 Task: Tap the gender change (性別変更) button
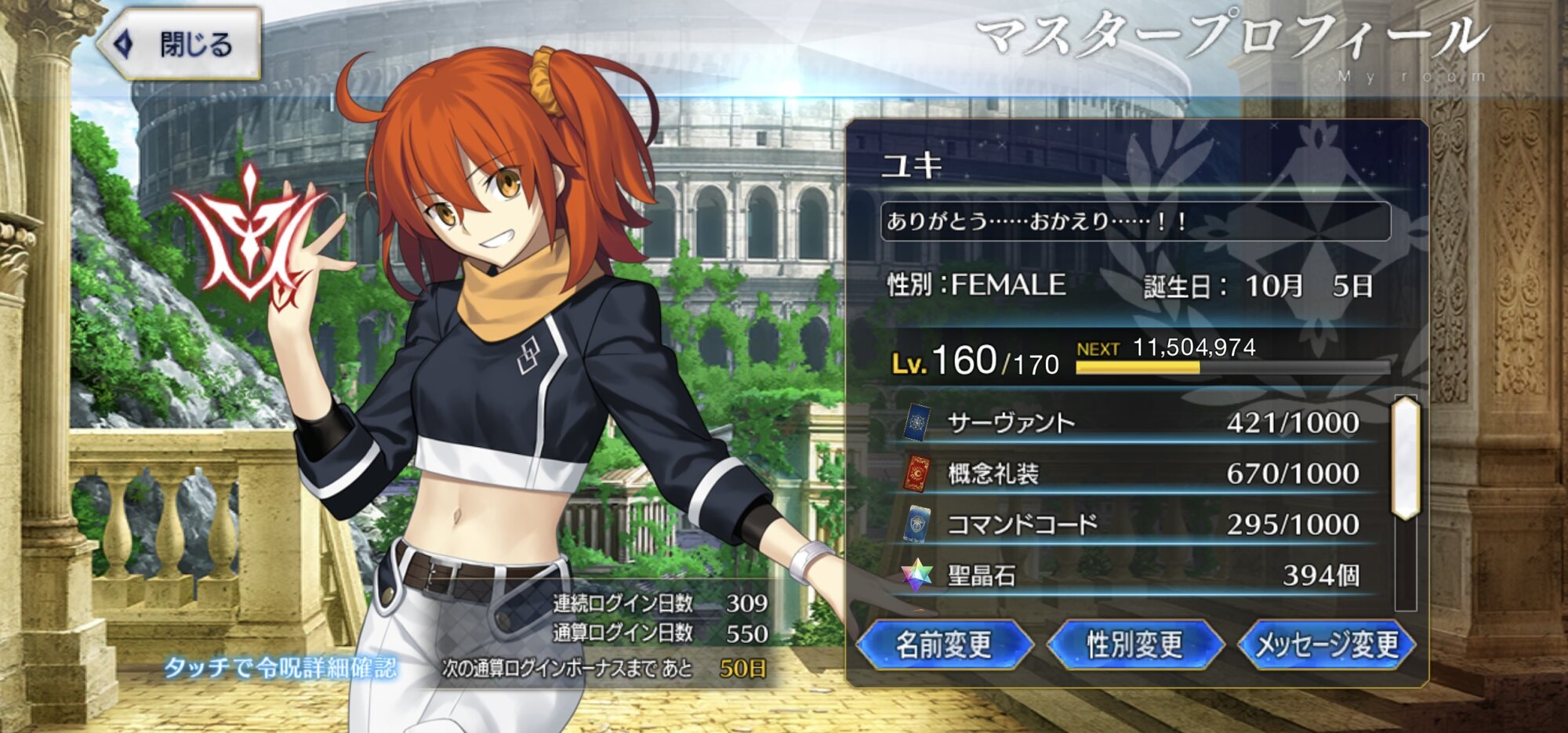(1134, 644)
